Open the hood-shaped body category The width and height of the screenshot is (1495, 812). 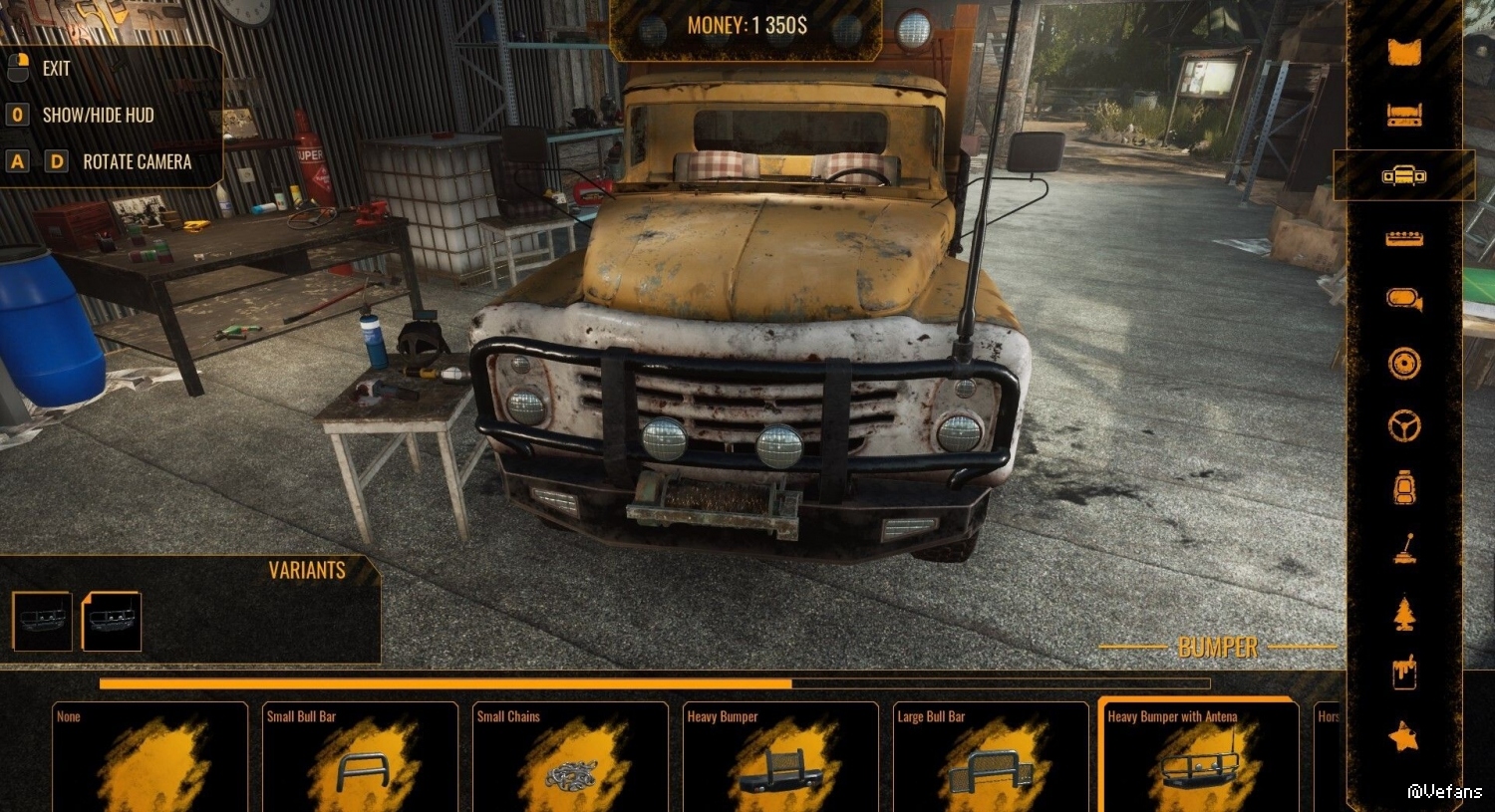point(1404,52)
